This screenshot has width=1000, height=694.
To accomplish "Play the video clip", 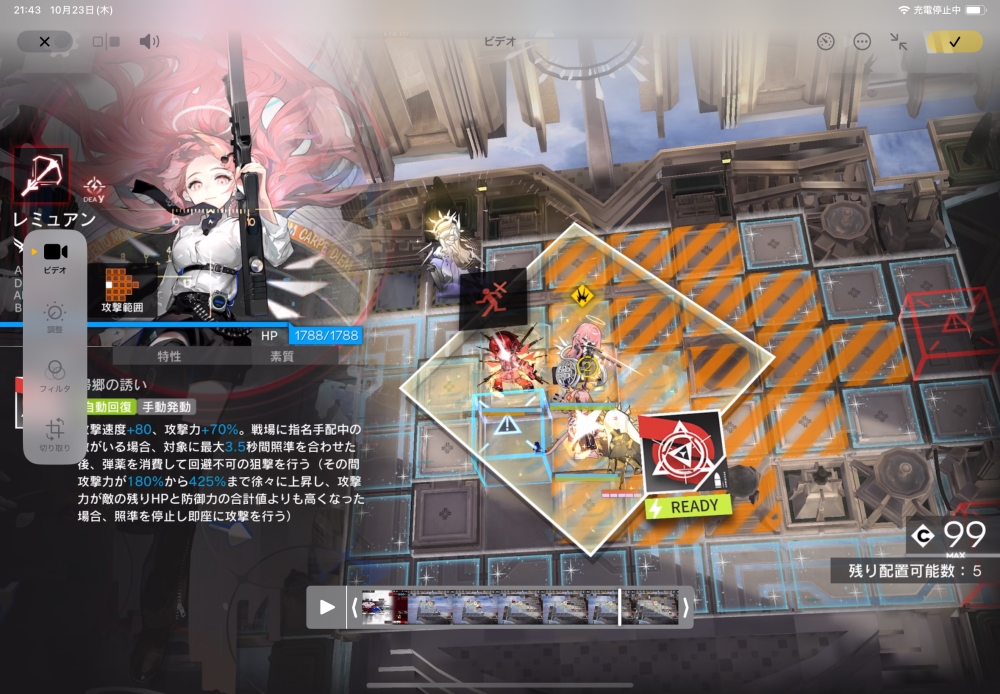I will [327, 607].
